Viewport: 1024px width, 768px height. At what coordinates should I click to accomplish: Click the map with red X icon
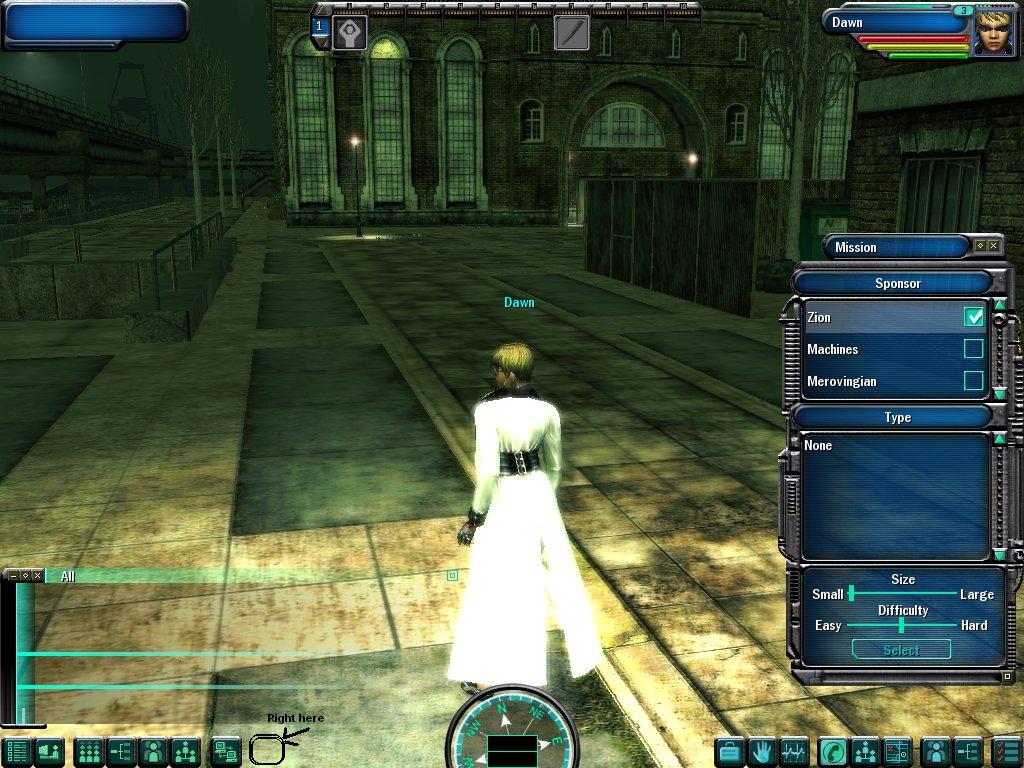pyautogui.click(x=897, y=750)
